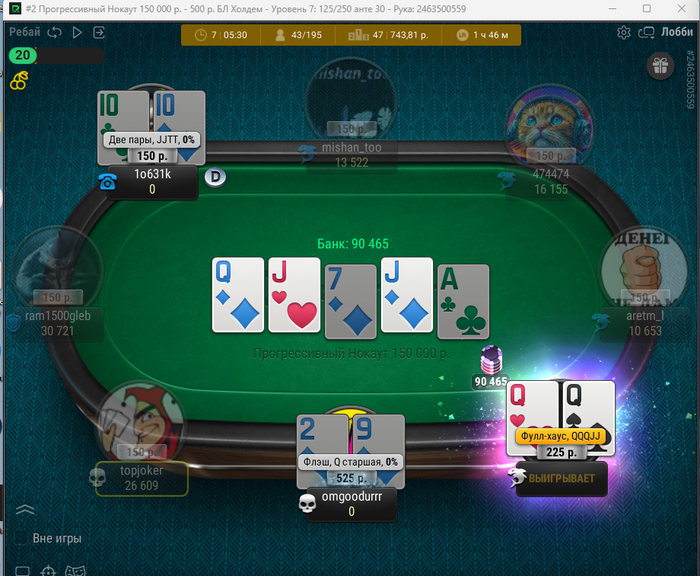
Task: Expand the double chevron panel
Action: click(25, 511)
